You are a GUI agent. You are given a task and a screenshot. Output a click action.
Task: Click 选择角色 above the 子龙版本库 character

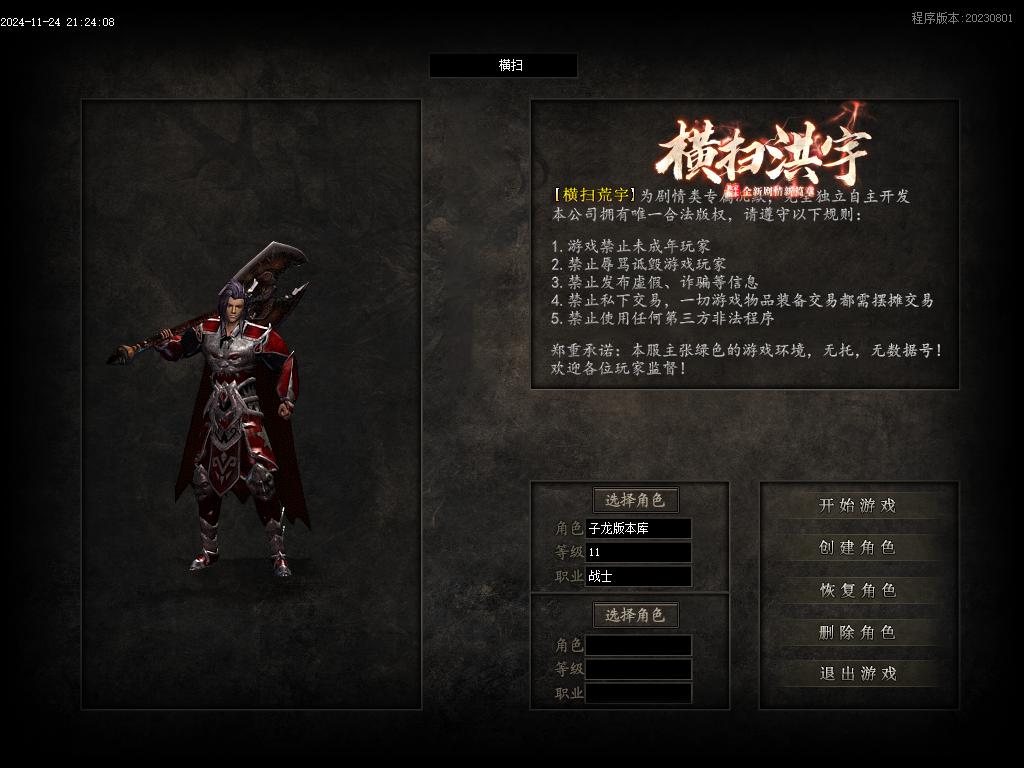pyautogui.click(x=635, y=500)
